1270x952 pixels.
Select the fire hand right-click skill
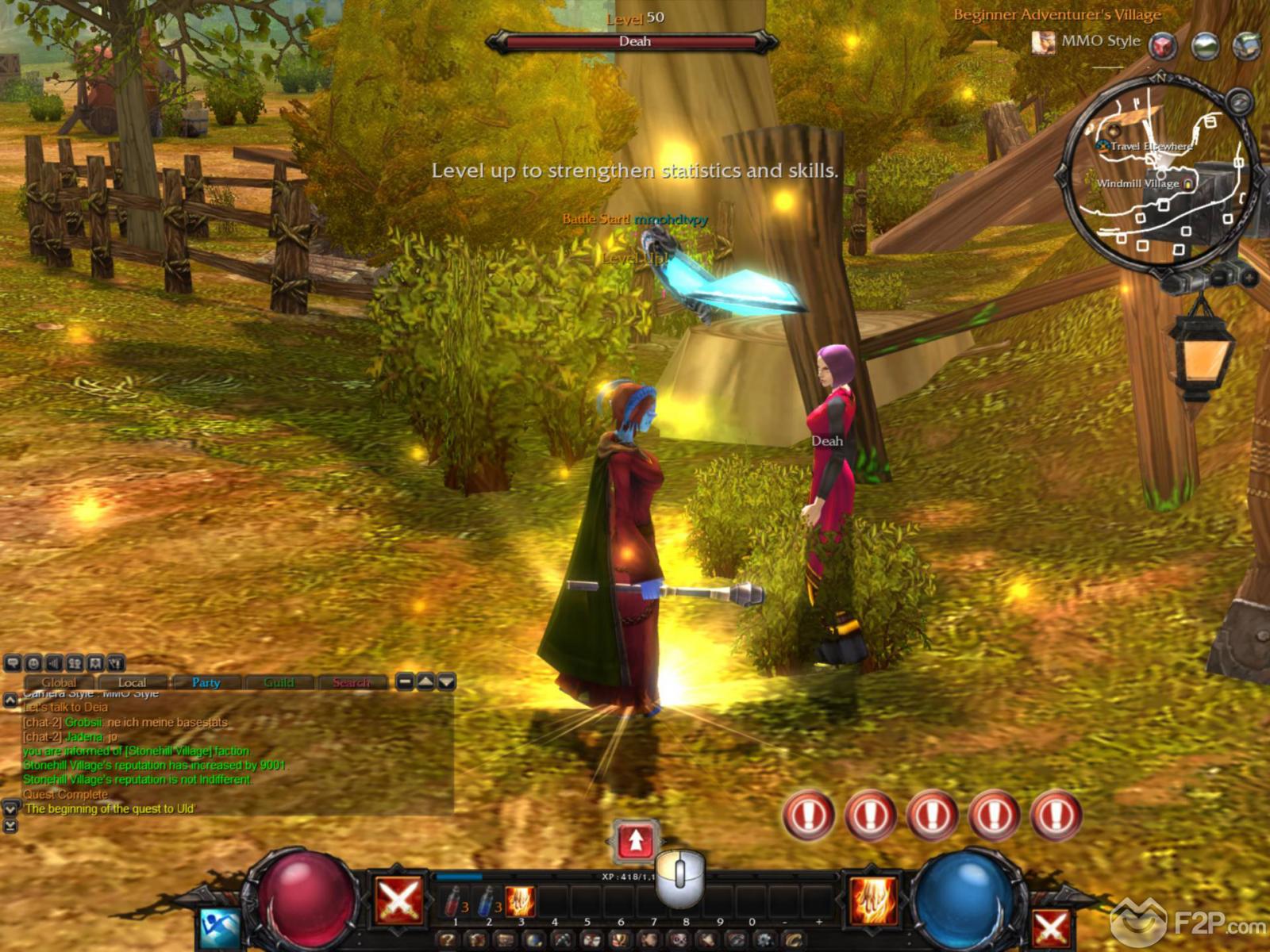875,900
